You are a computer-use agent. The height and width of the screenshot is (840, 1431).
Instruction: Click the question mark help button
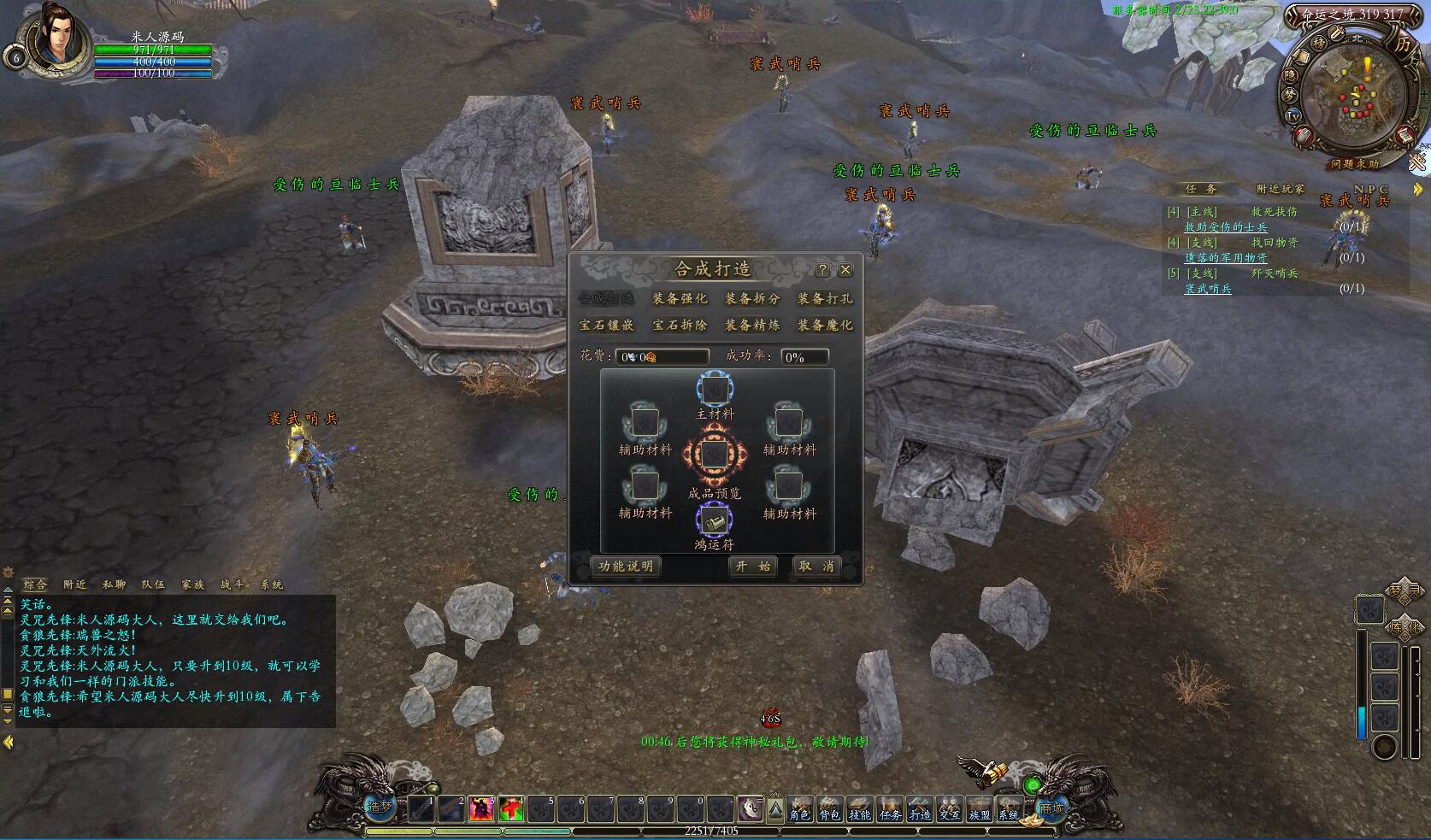[x=822, y=270]
